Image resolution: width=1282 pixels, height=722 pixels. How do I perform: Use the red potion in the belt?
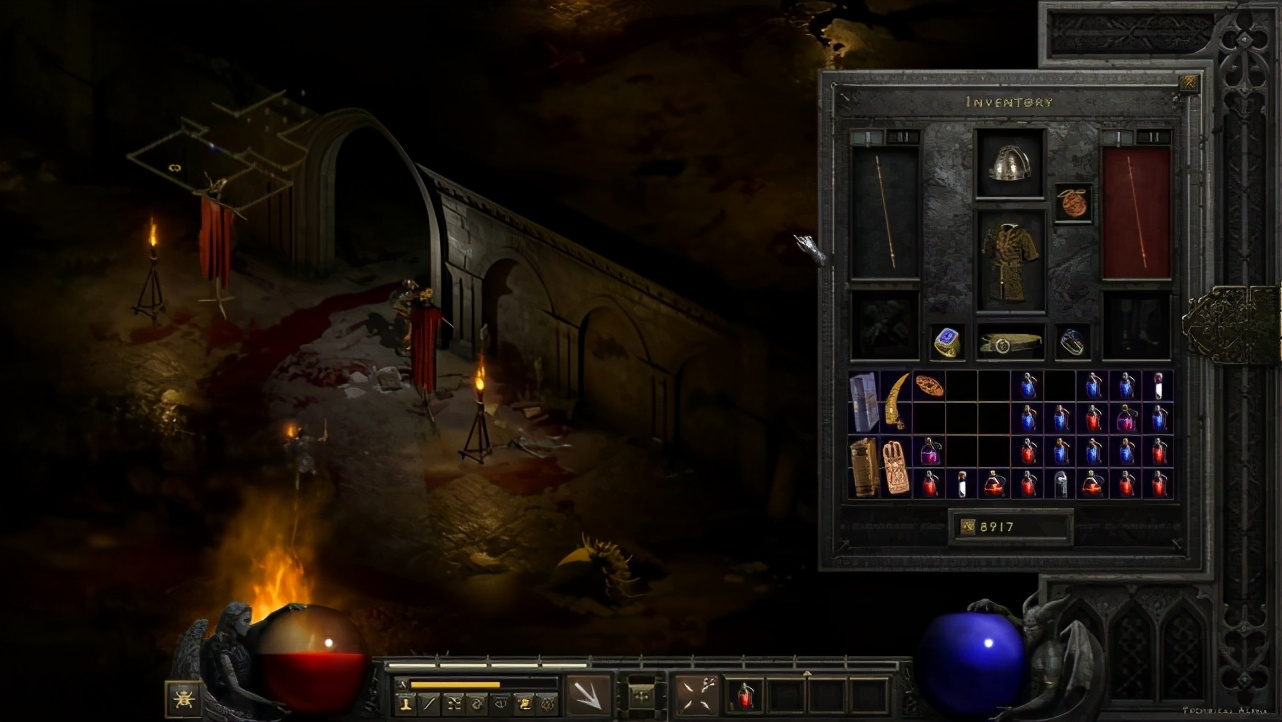(743, 695)
